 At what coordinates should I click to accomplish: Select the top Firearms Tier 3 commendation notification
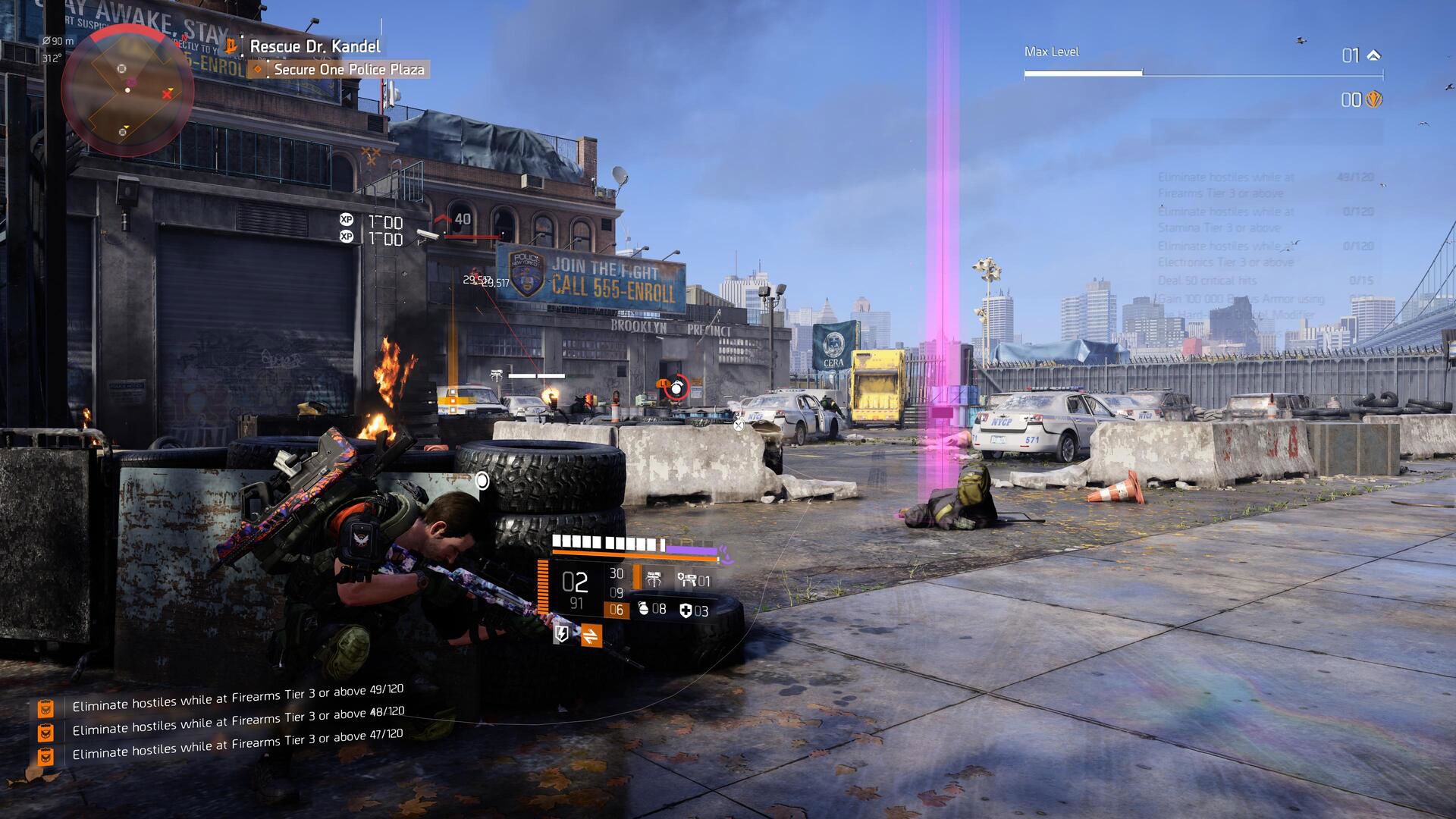237,699
